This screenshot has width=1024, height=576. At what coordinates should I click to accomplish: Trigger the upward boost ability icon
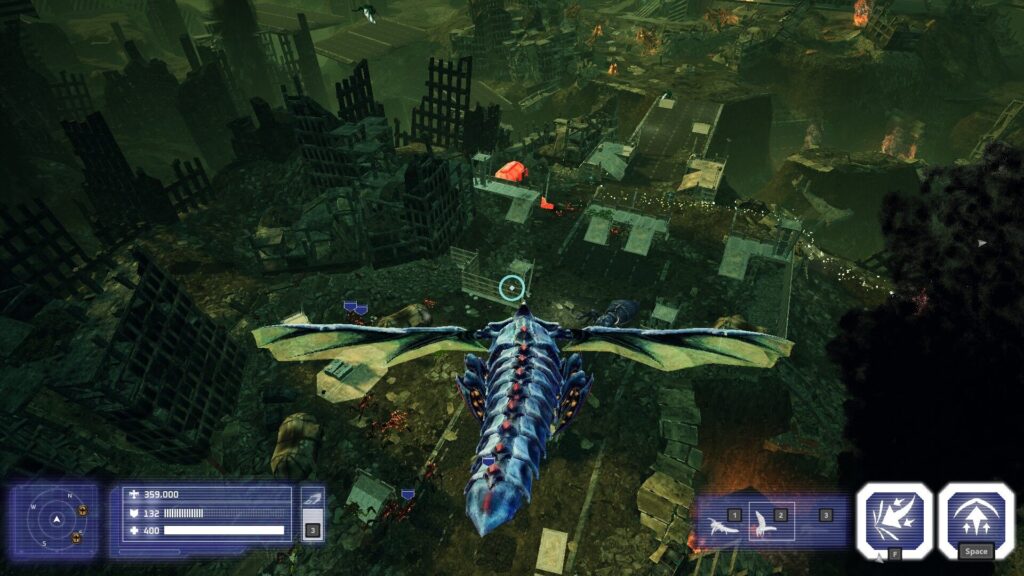coord(976,517)
